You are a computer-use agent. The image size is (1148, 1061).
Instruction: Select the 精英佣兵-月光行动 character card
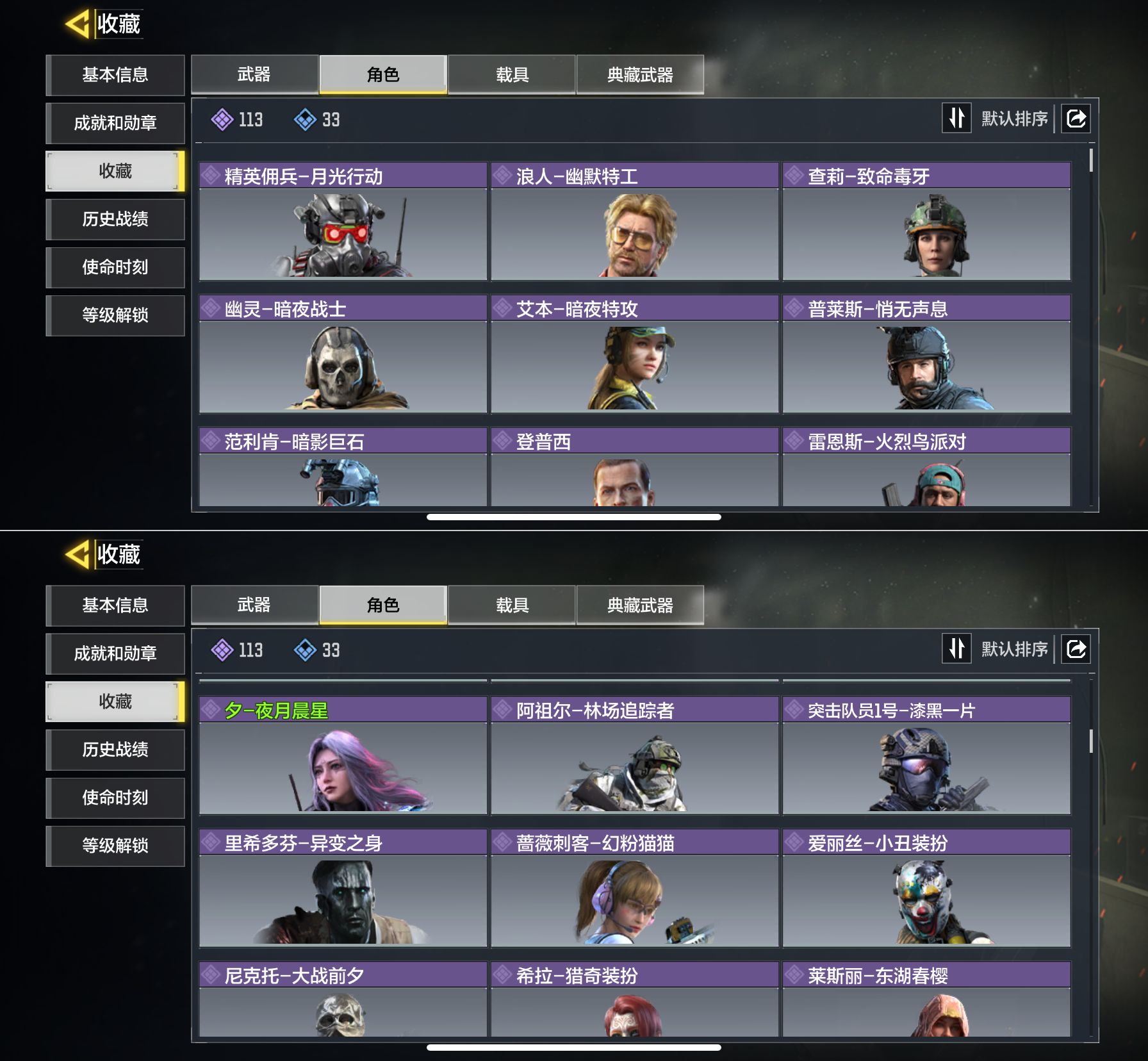tap(343, 222)
